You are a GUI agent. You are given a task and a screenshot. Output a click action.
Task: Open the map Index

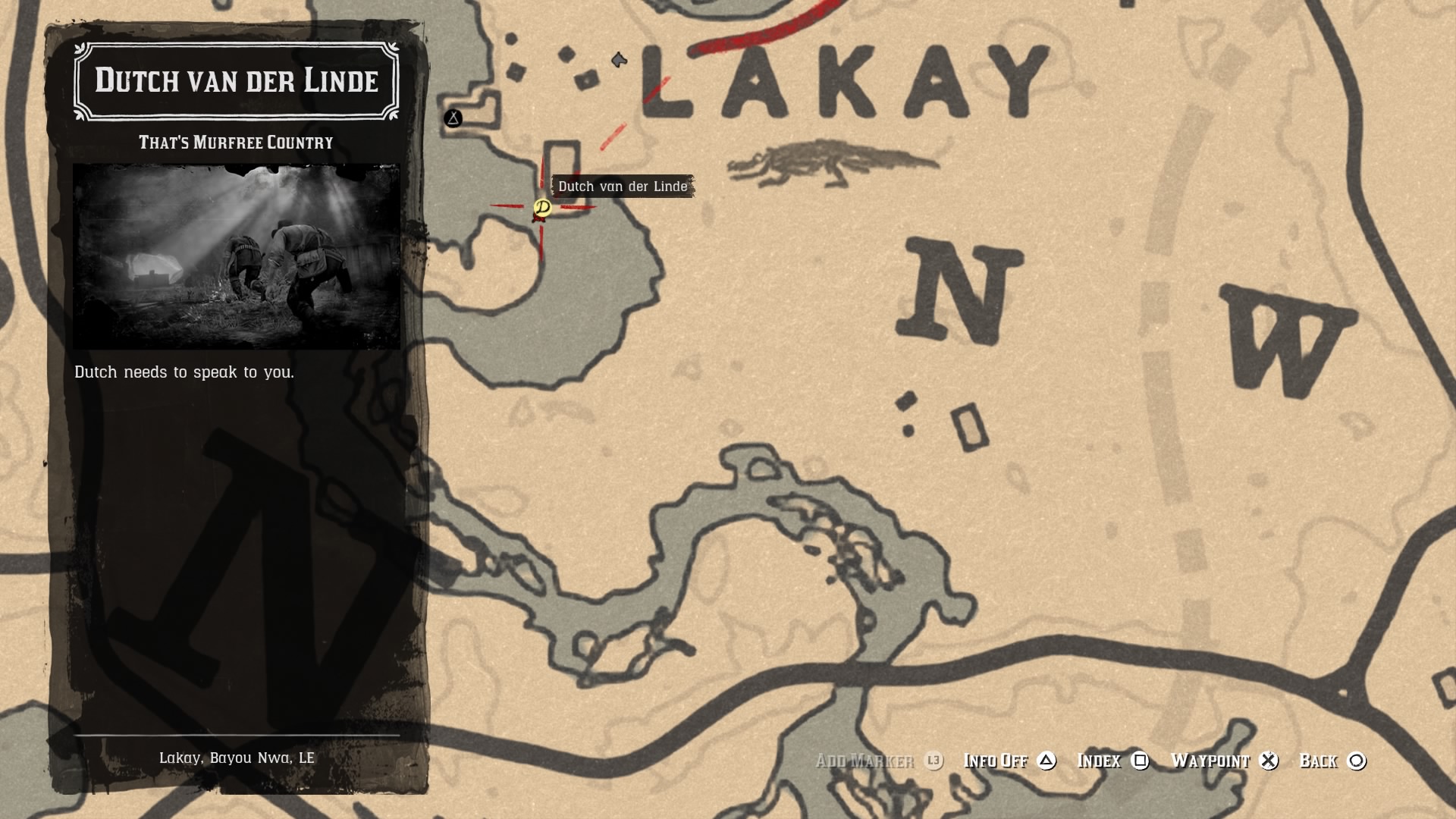(x=1100, y=761)
